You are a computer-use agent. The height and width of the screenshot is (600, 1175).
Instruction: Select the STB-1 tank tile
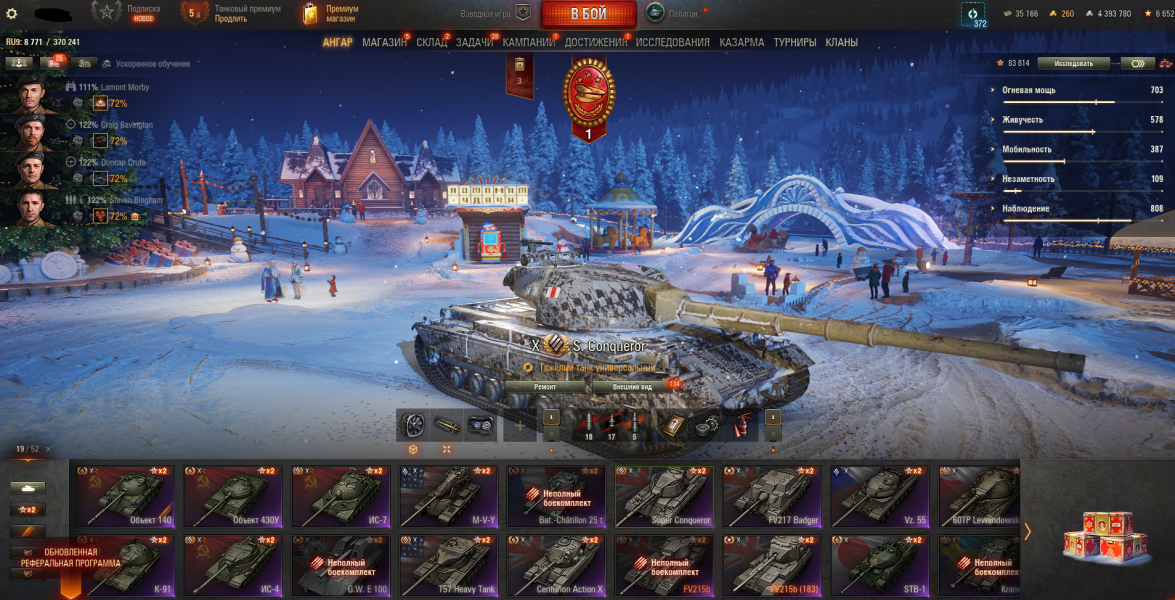tap(880, 566)
